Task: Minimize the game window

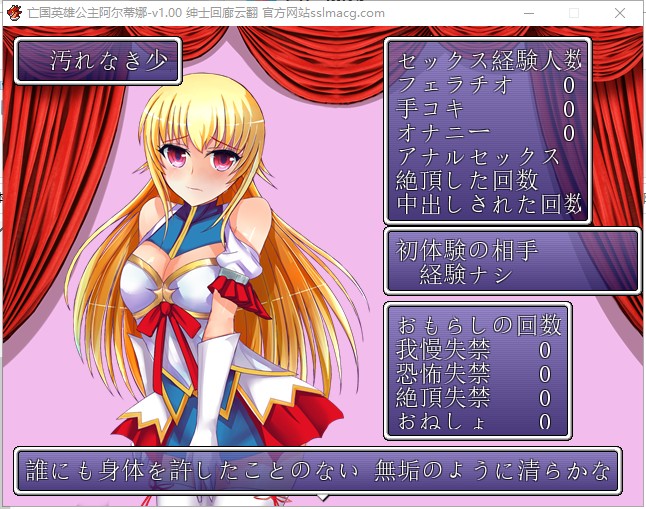Action: coord(529,13)
